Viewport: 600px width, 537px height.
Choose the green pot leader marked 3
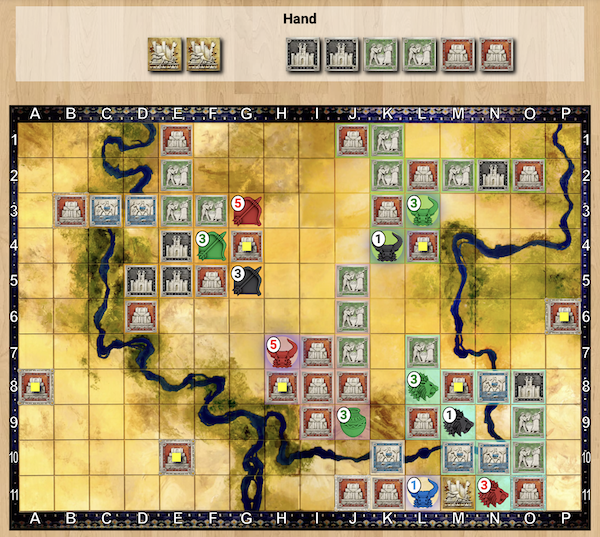coord(352,421)
